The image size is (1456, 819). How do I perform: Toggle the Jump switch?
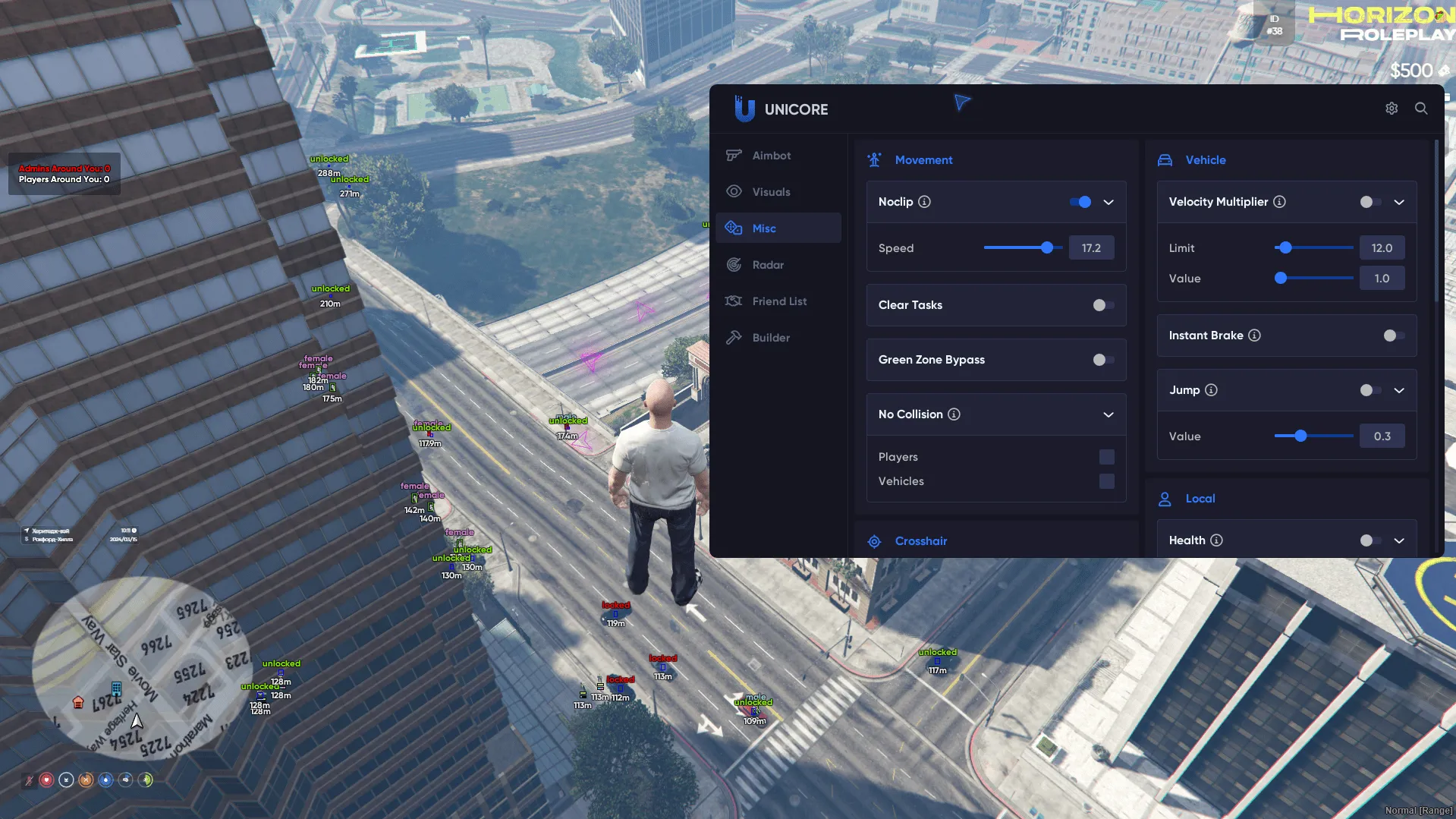click(x=1370, y=390)
